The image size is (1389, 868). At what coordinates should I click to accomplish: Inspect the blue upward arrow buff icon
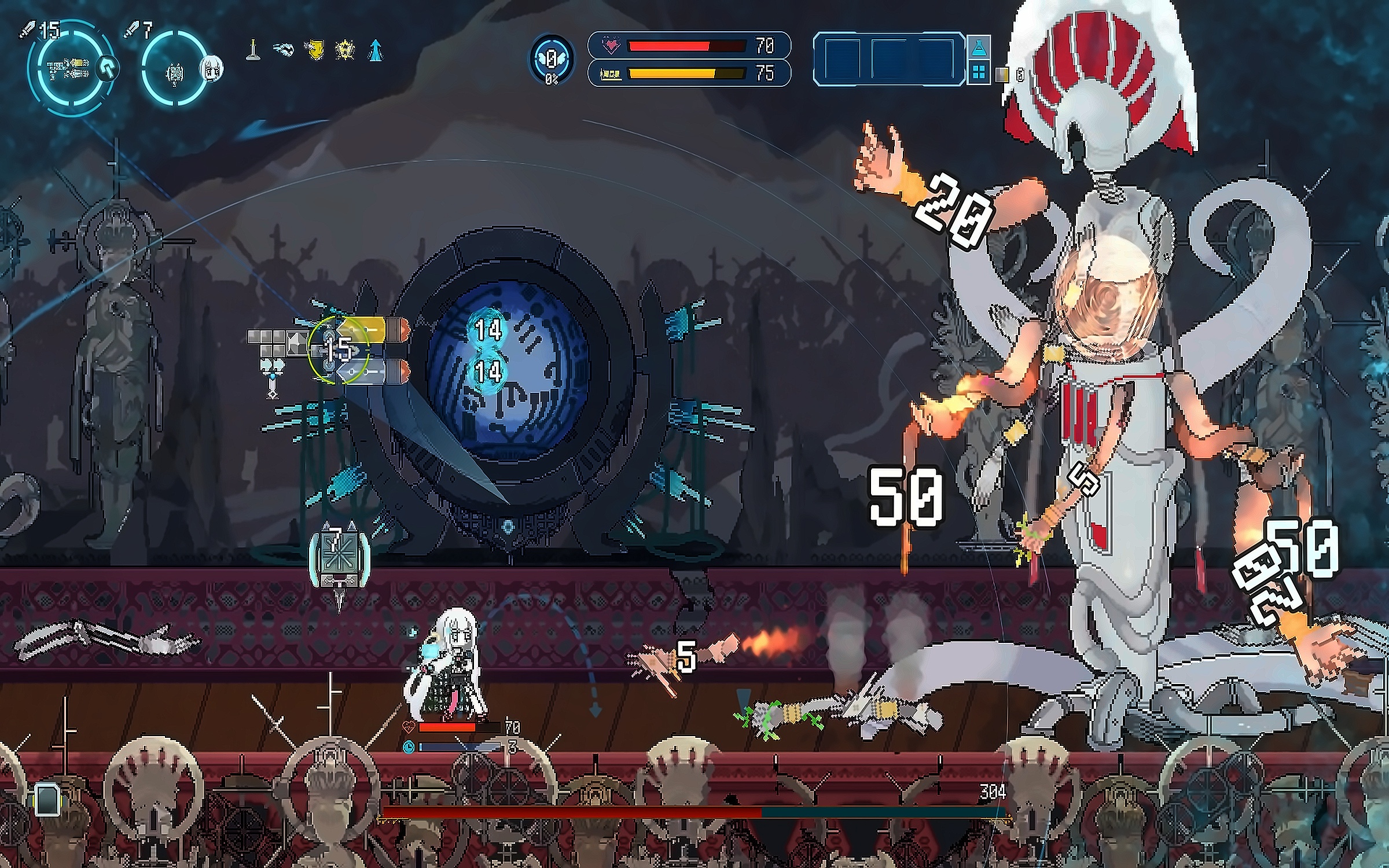coord(376,51)
